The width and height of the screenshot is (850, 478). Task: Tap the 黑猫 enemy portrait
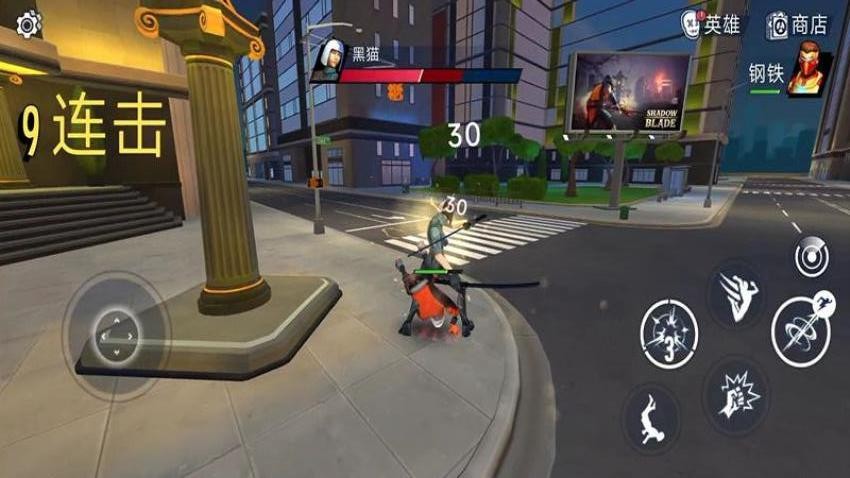327,63
